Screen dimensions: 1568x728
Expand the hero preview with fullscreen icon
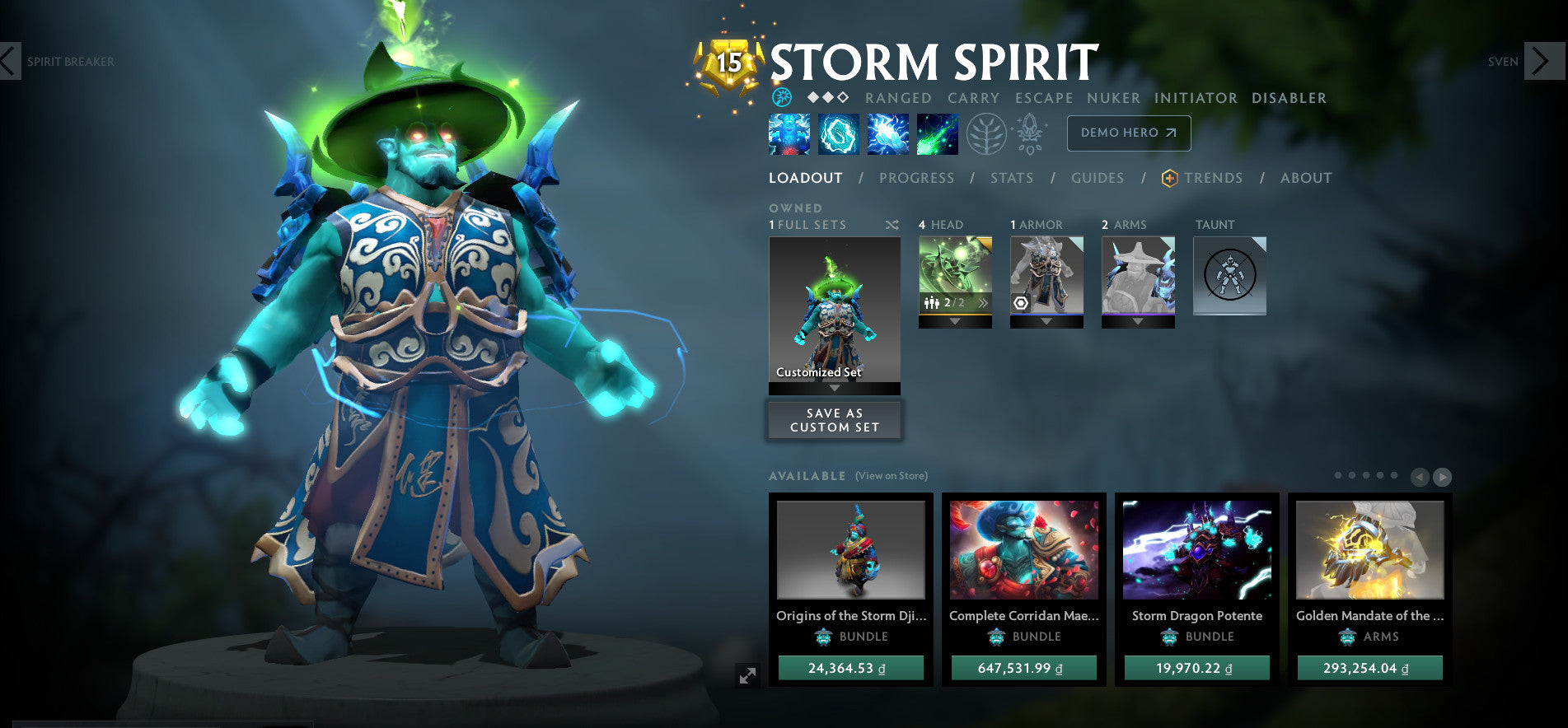(747, 675)
